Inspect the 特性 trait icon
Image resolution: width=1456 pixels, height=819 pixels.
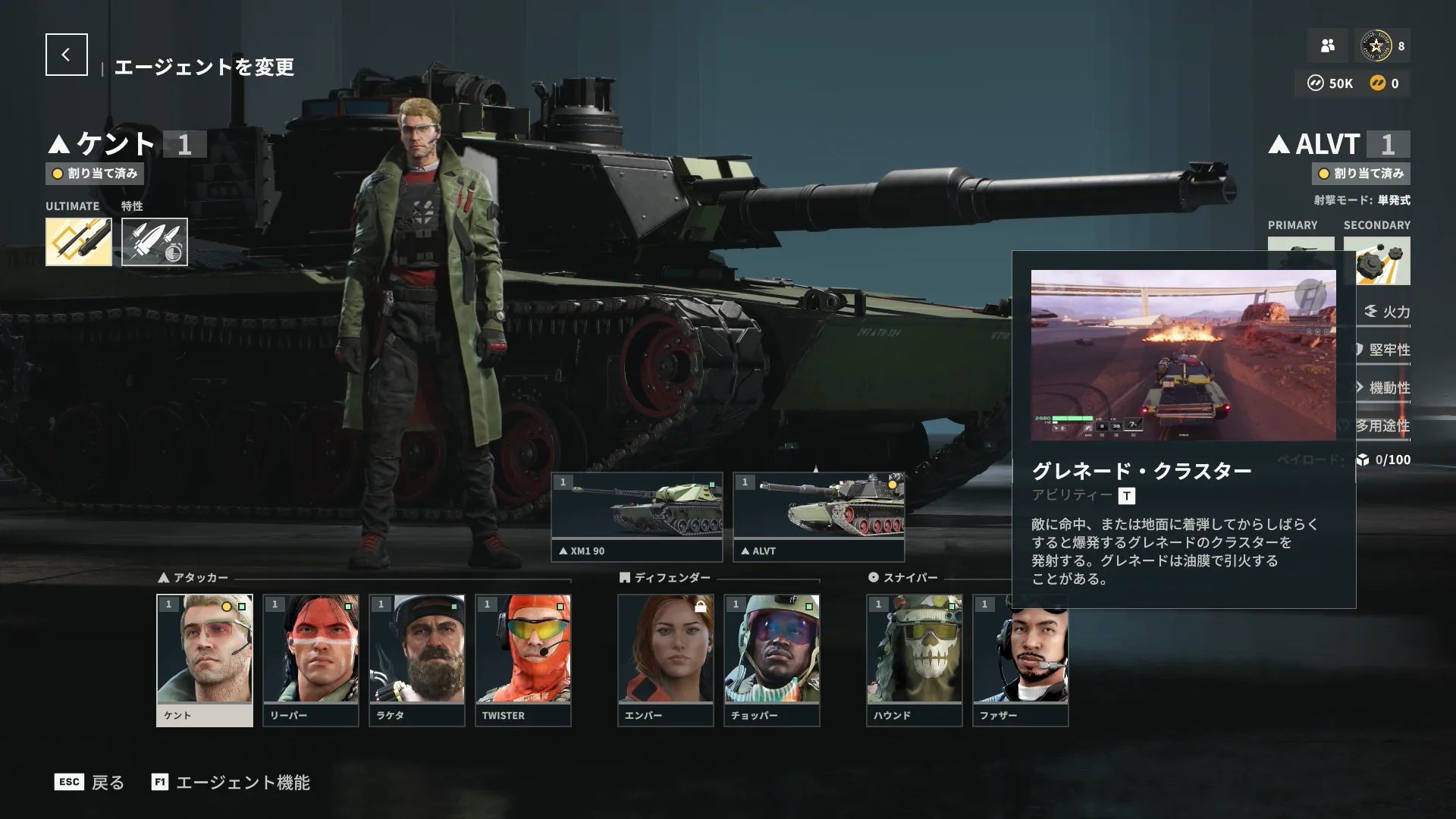pos(155,242)
